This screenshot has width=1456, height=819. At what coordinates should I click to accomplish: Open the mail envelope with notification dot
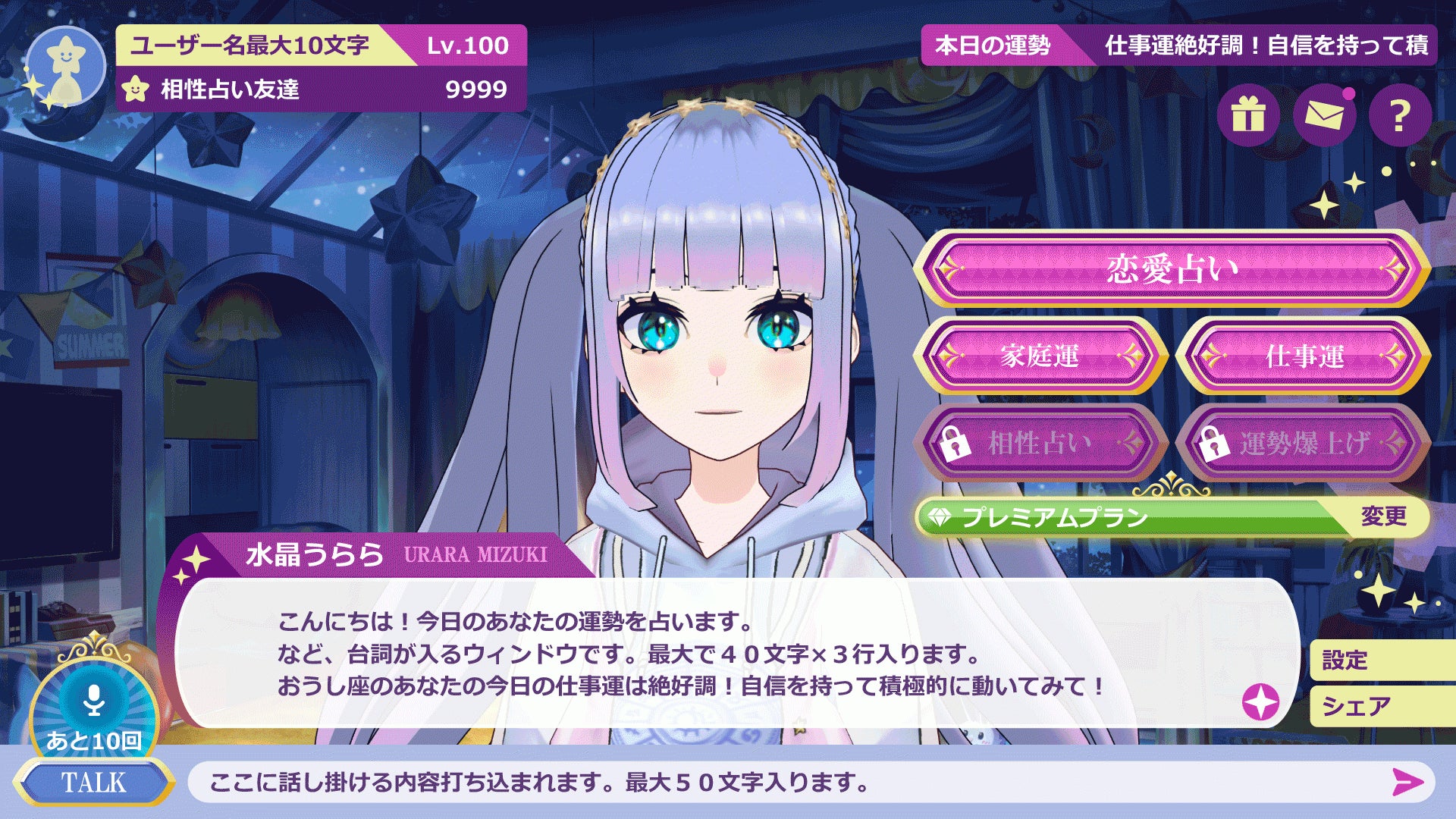pyautogui.click(x=1324, y=115)
